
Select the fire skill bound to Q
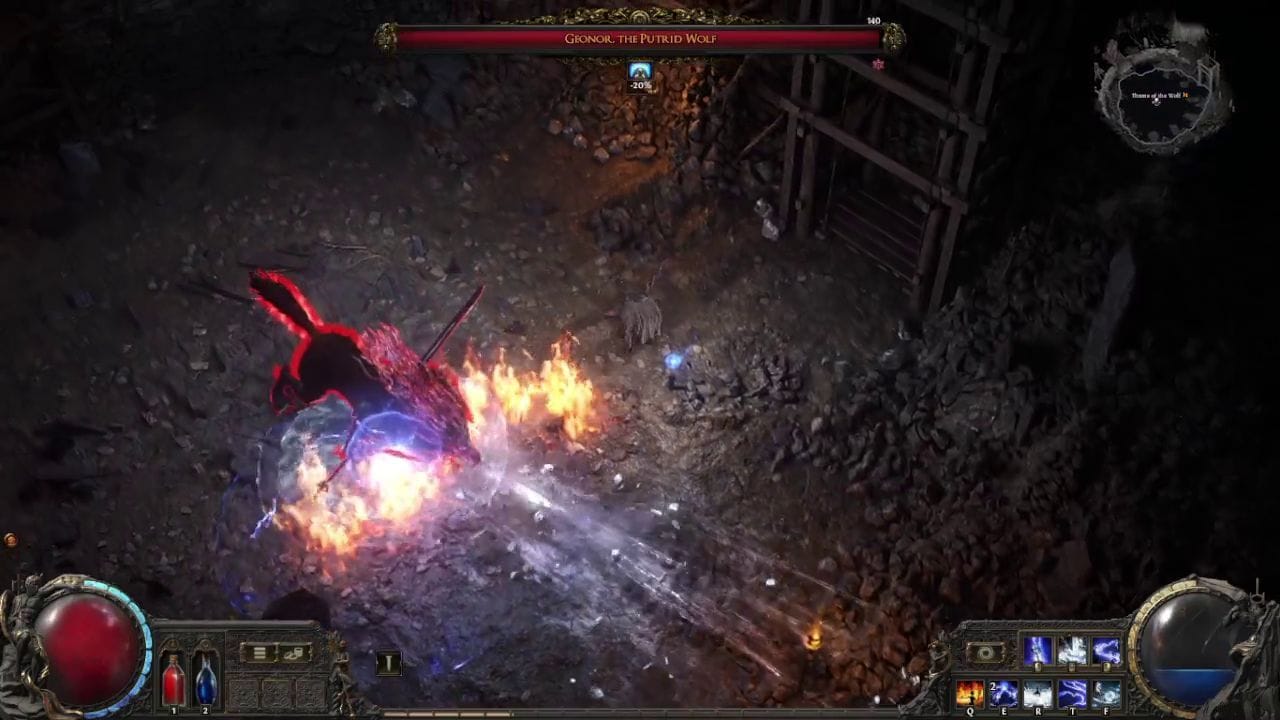click(x=970, y=693)
